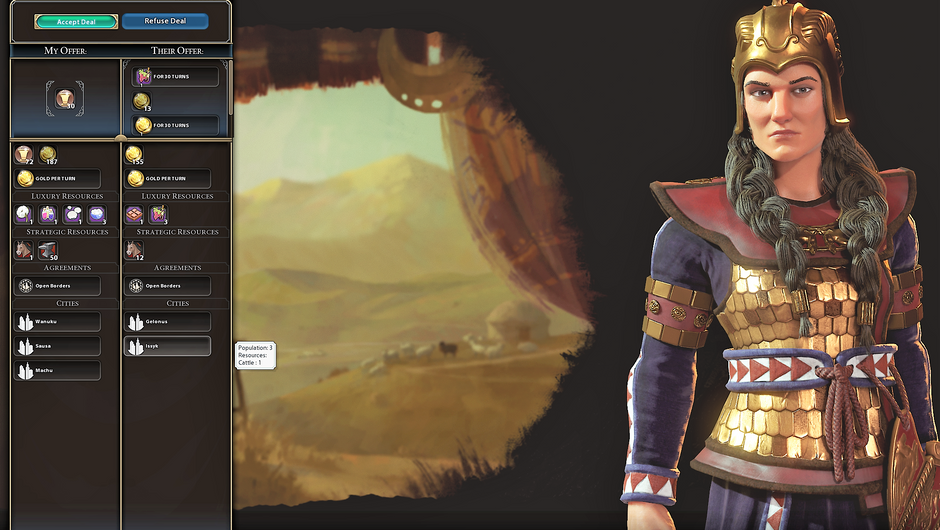Offer the city of Machu
Image resolution: width=940 pixels, height=530 pixels.
(57, 370)
